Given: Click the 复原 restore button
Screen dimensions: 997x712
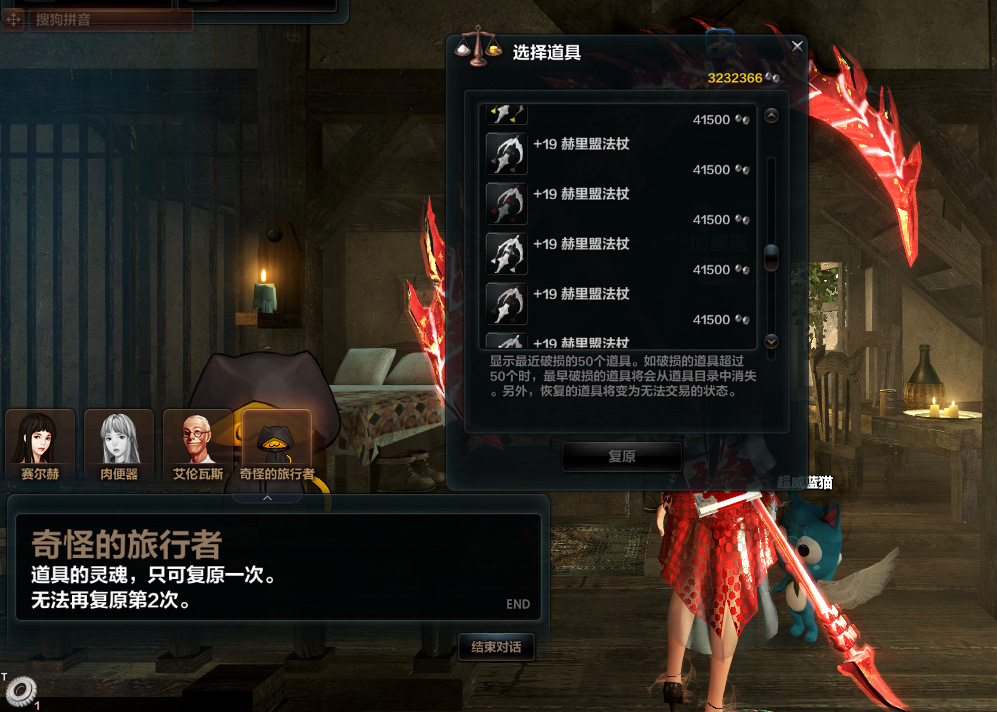Looking at the screenshot, I should [x=621, y=456].
